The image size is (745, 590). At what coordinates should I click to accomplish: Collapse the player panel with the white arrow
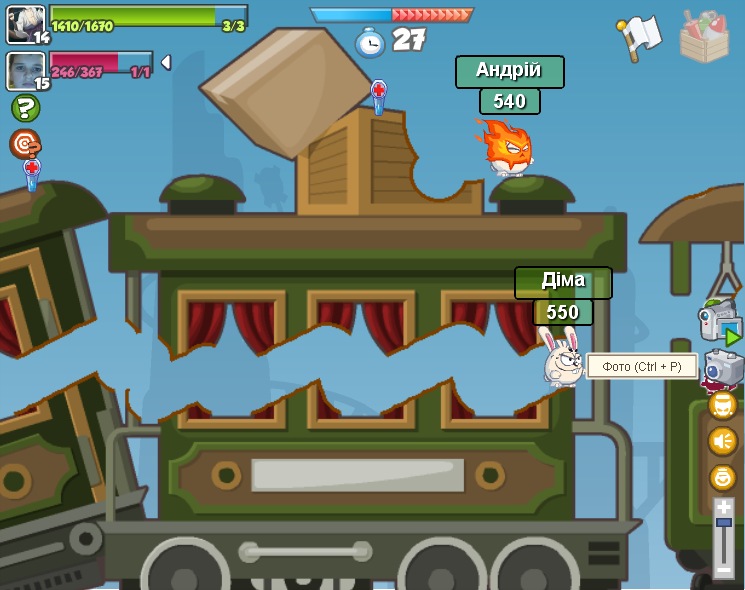(x=166, y=62)
